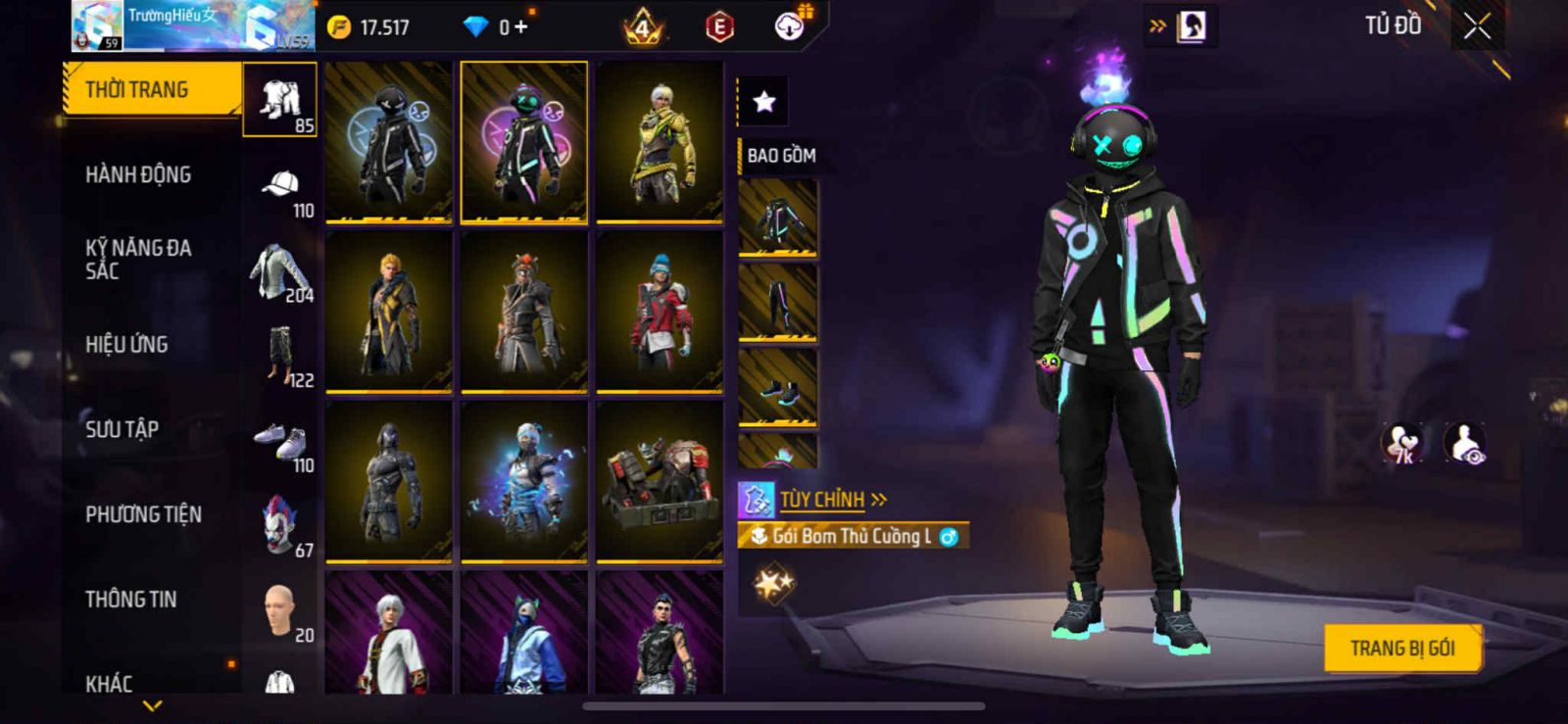Choose the clown mask category
This screenshot has height=724, width=1568.
tap(279, 524)
